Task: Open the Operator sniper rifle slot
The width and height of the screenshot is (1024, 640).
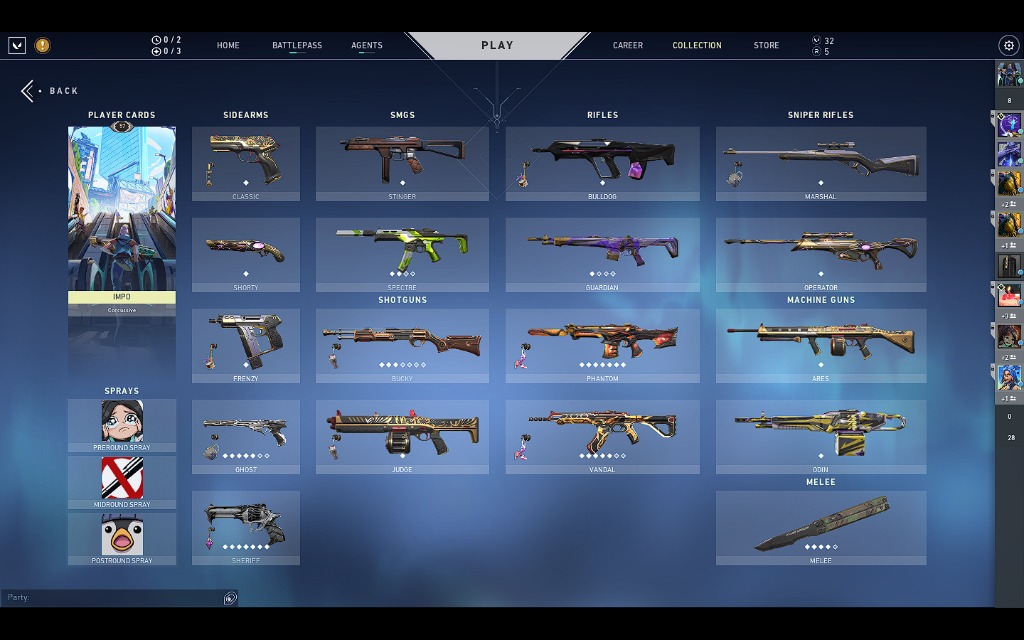Action: (820, 254)
